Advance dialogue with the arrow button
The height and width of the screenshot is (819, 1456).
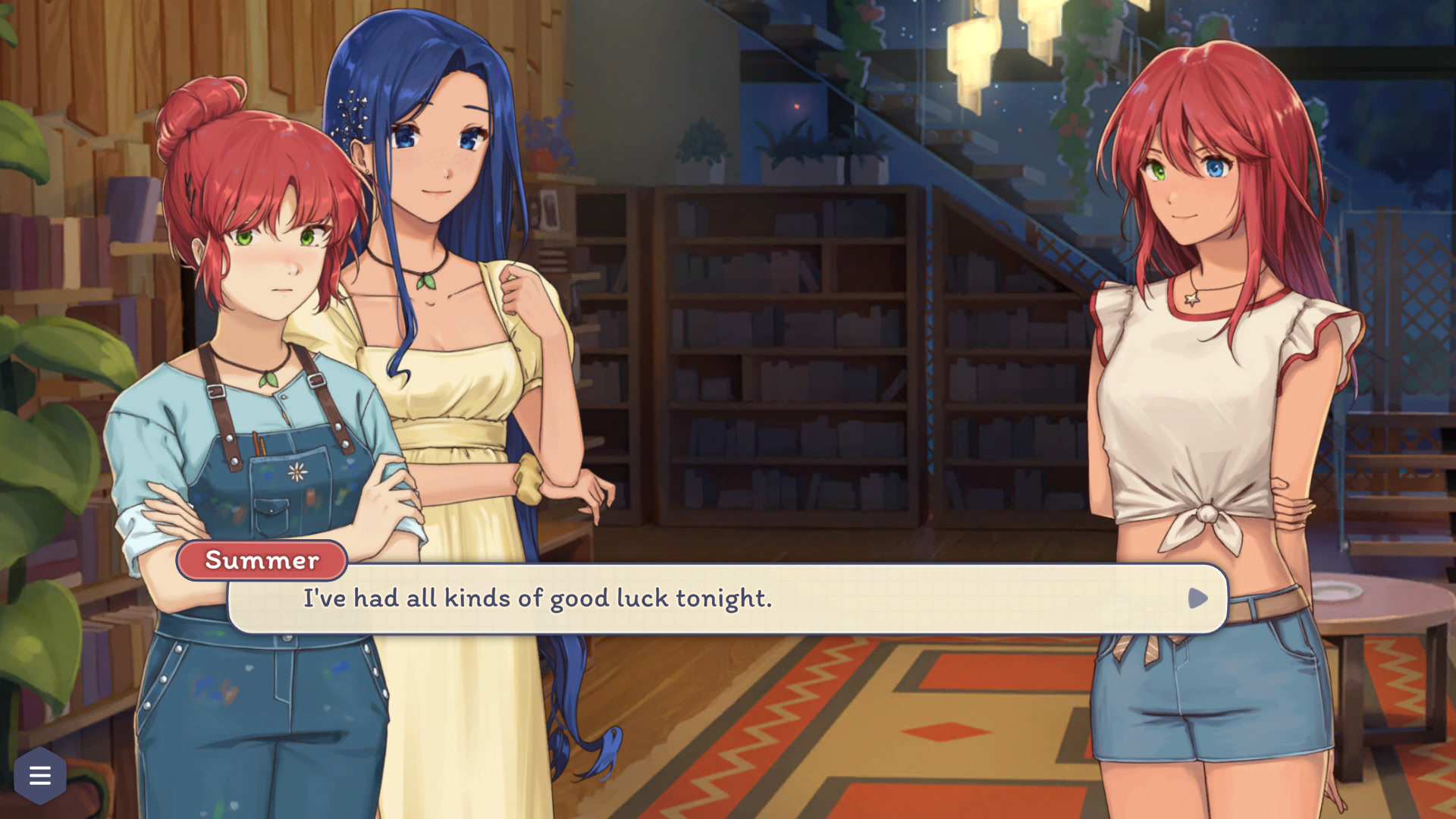tap(1197, 598)
